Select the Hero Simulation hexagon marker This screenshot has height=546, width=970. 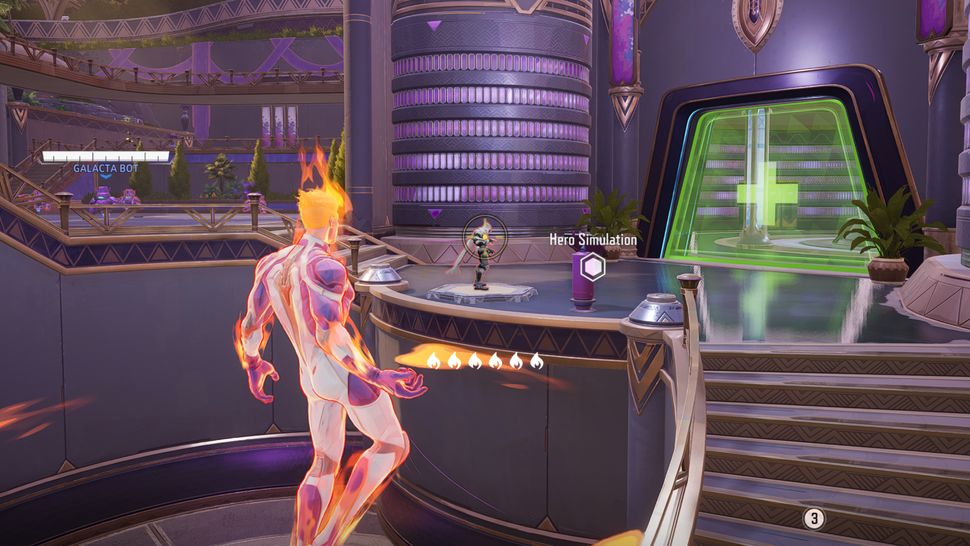(594, 267)
